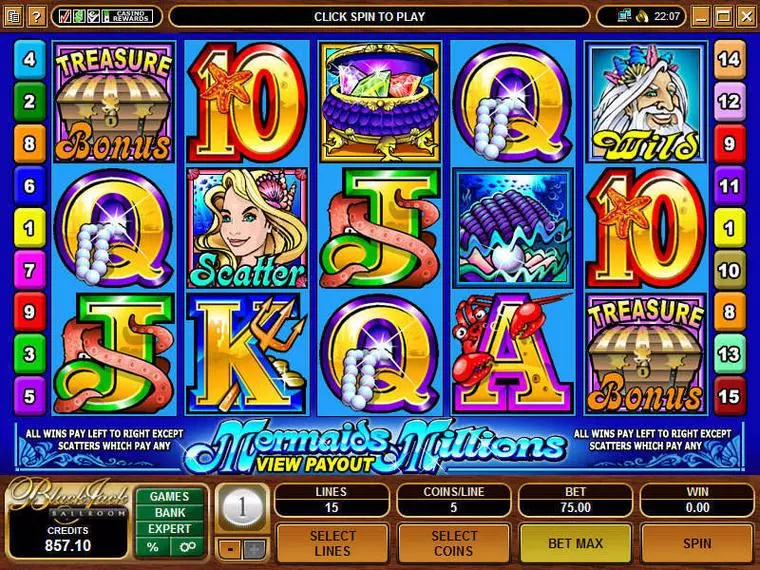The height and width of the screenshot is (570, 760).
Task: Spin the slot reels
Action: [x=697, y=543]
